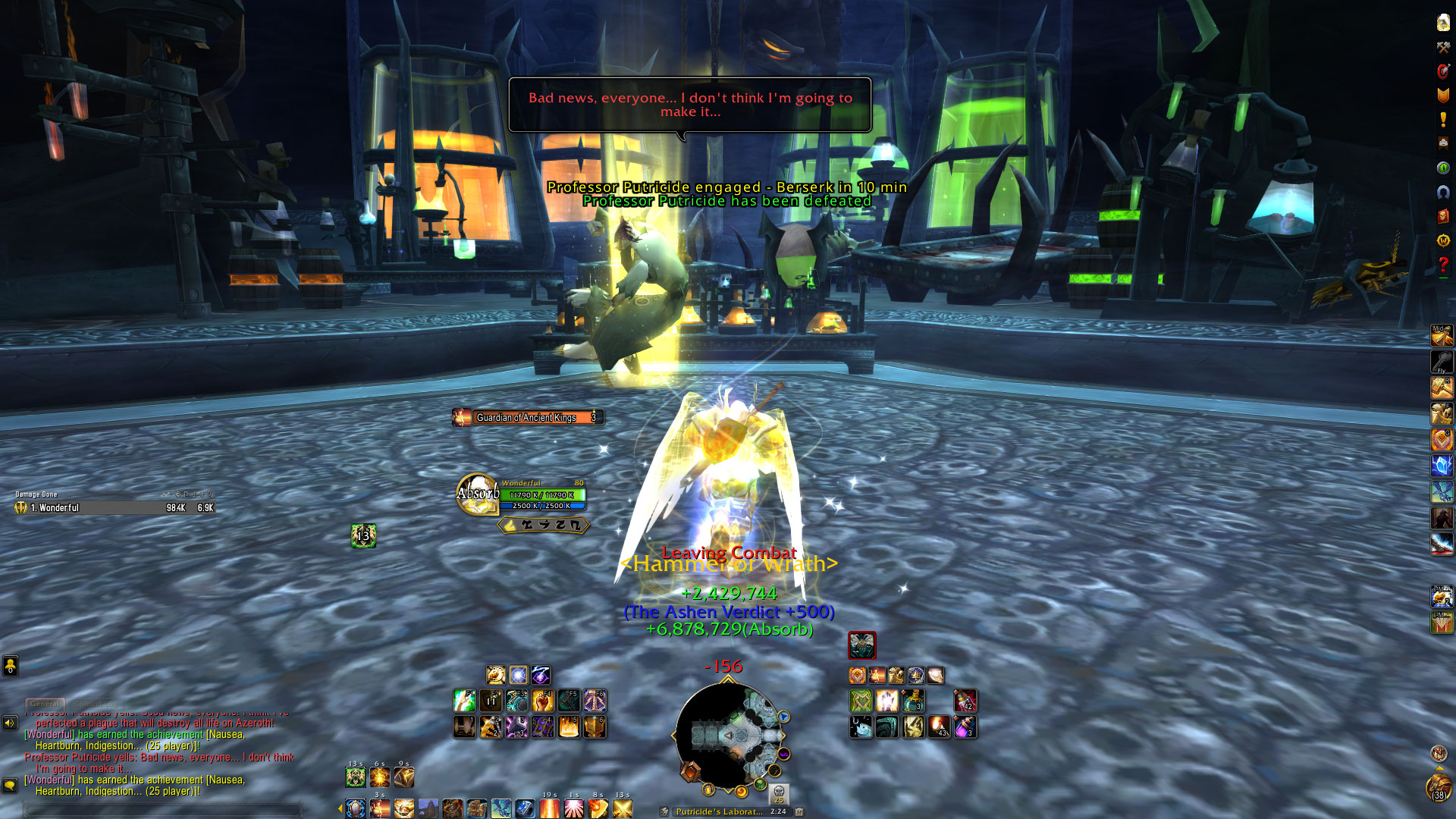Open the crossed hammers professions micro button

(1443, 47)
